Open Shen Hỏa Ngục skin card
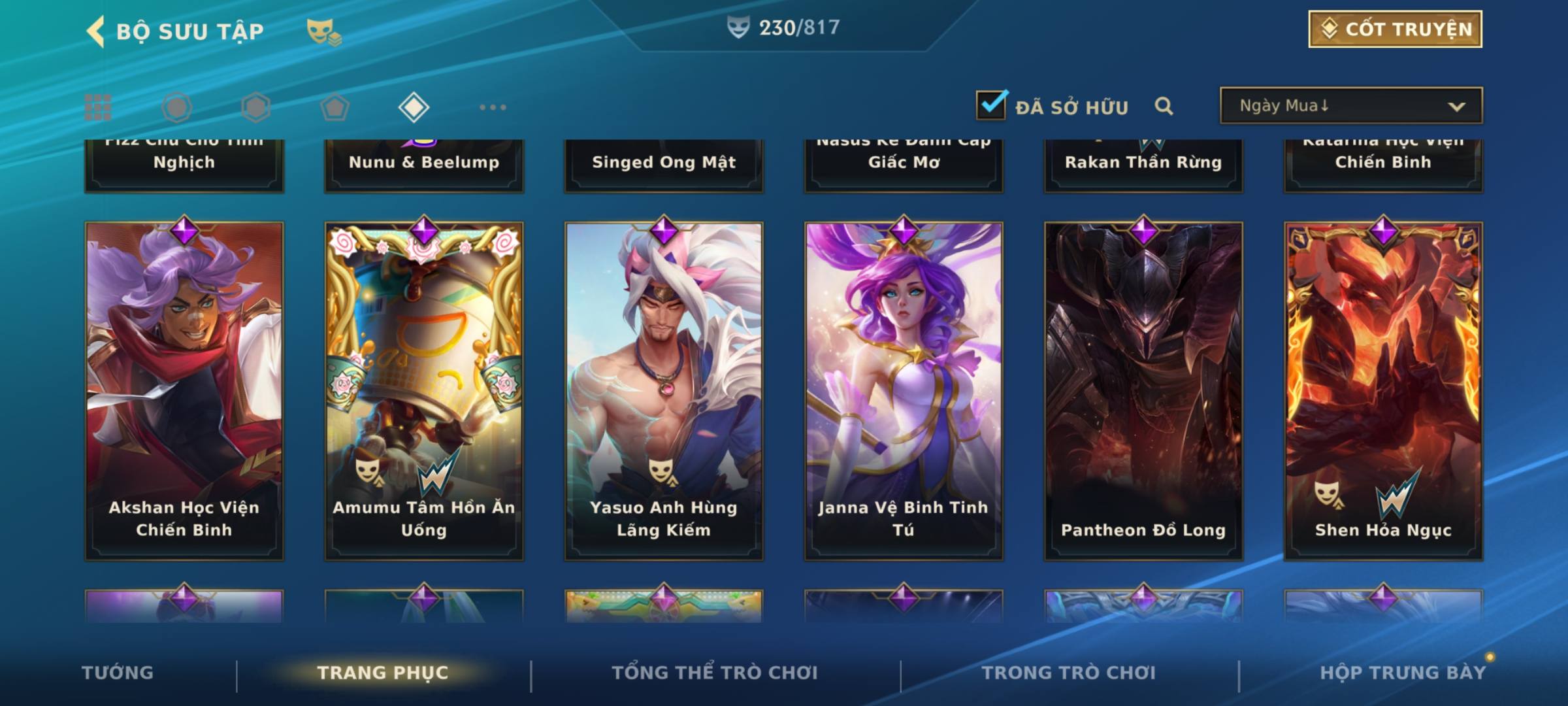The image size is (1568, 706). coord(1383,391)
